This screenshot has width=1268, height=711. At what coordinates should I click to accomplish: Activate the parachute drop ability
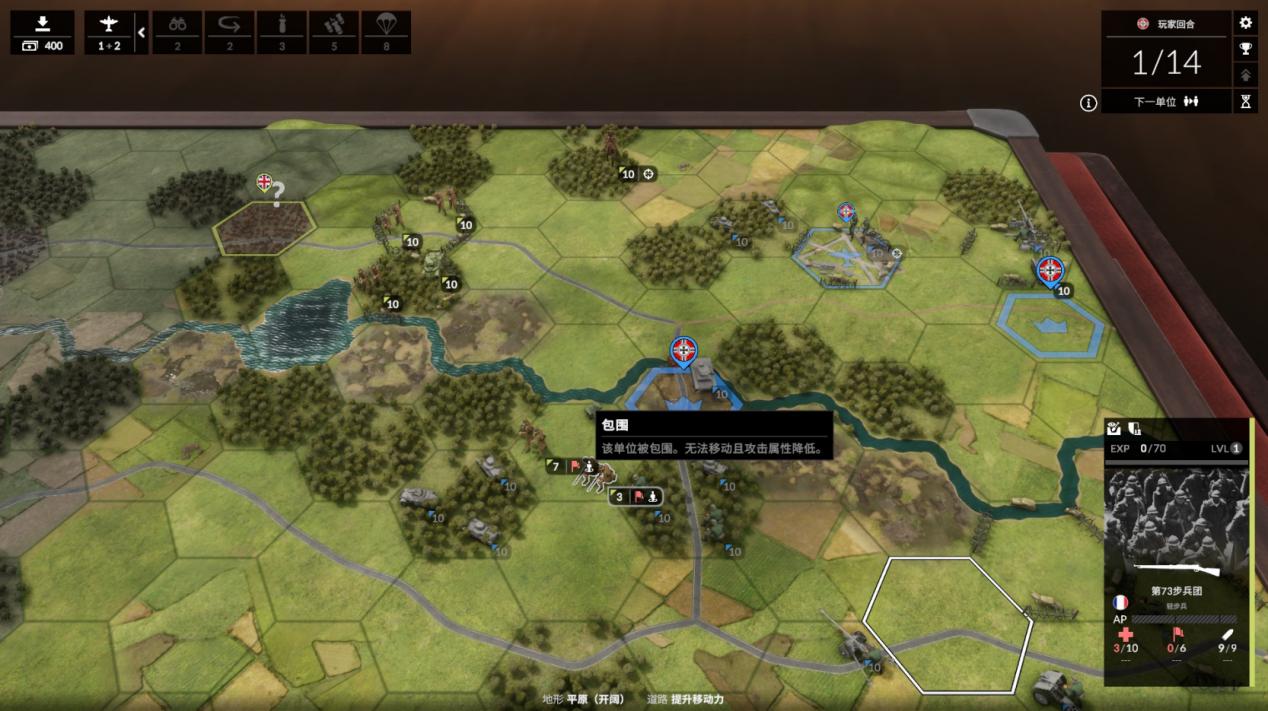pos(386,32)
